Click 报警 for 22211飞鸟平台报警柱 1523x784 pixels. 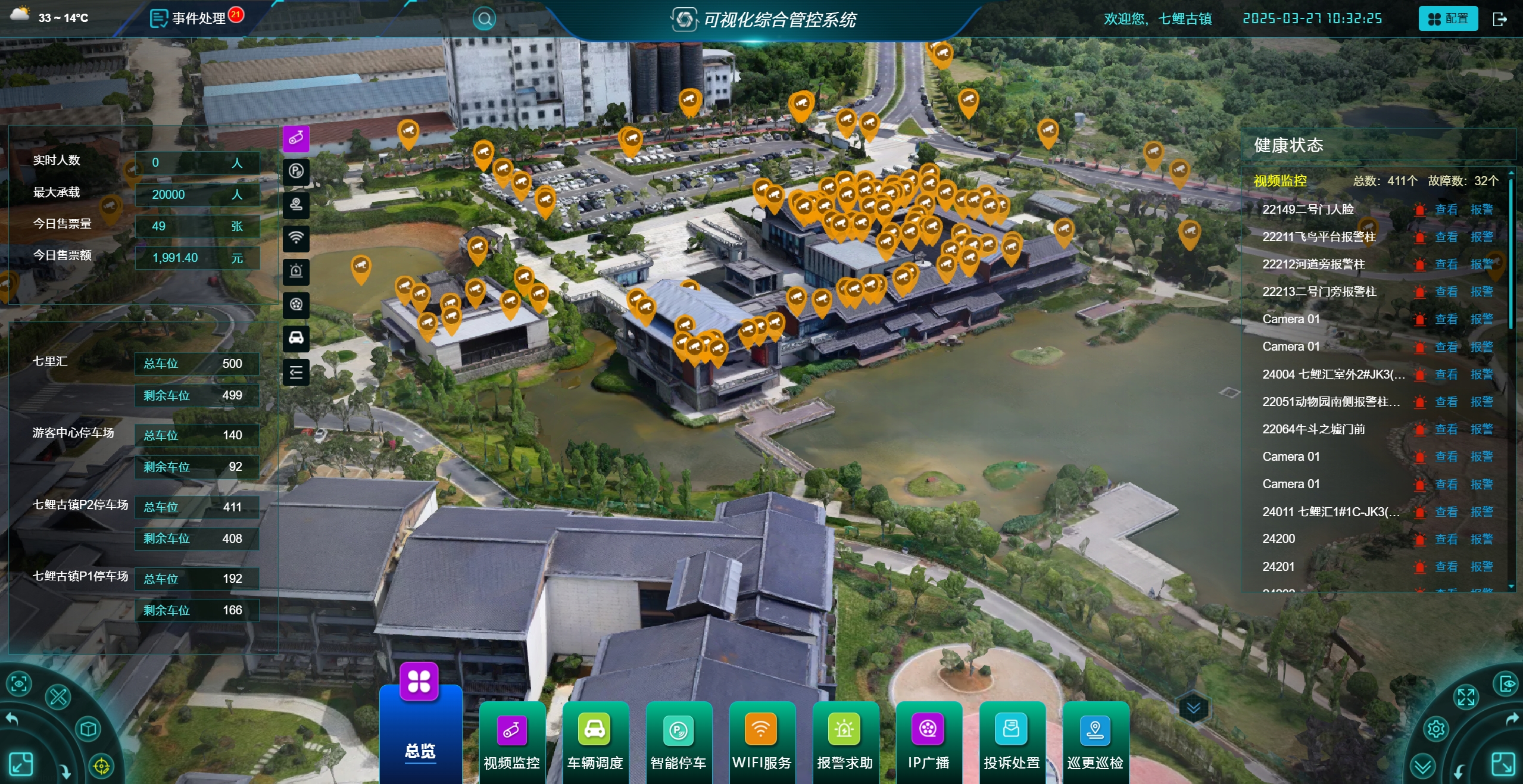1481,237
